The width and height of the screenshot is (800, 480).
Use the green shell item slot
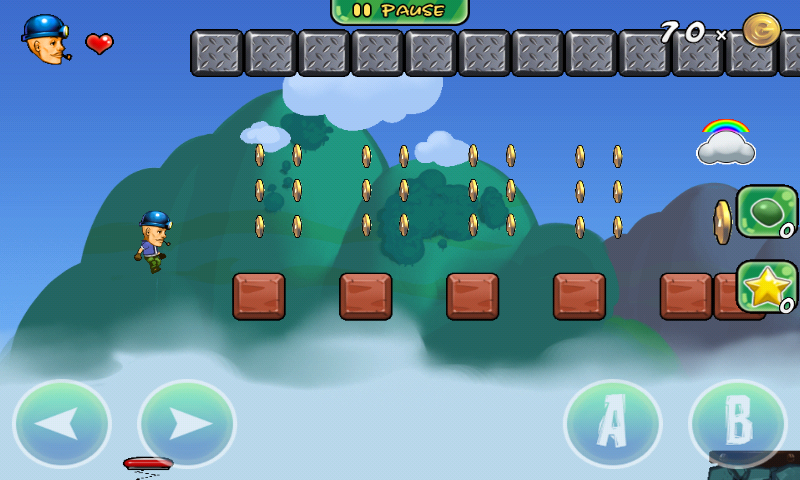point(767,211)
